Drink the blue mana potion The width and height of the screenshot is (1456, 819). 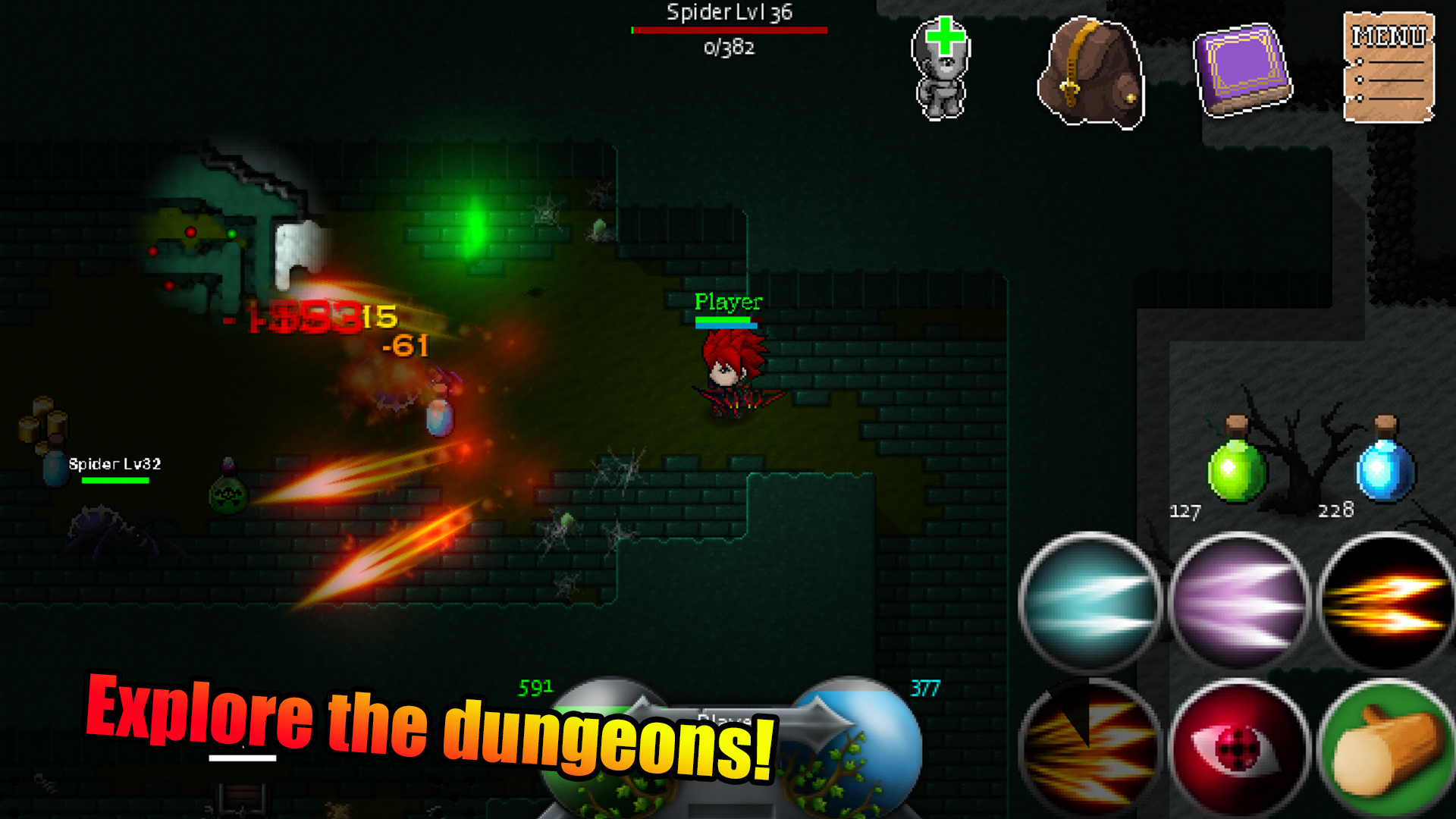pos(1386,470)
